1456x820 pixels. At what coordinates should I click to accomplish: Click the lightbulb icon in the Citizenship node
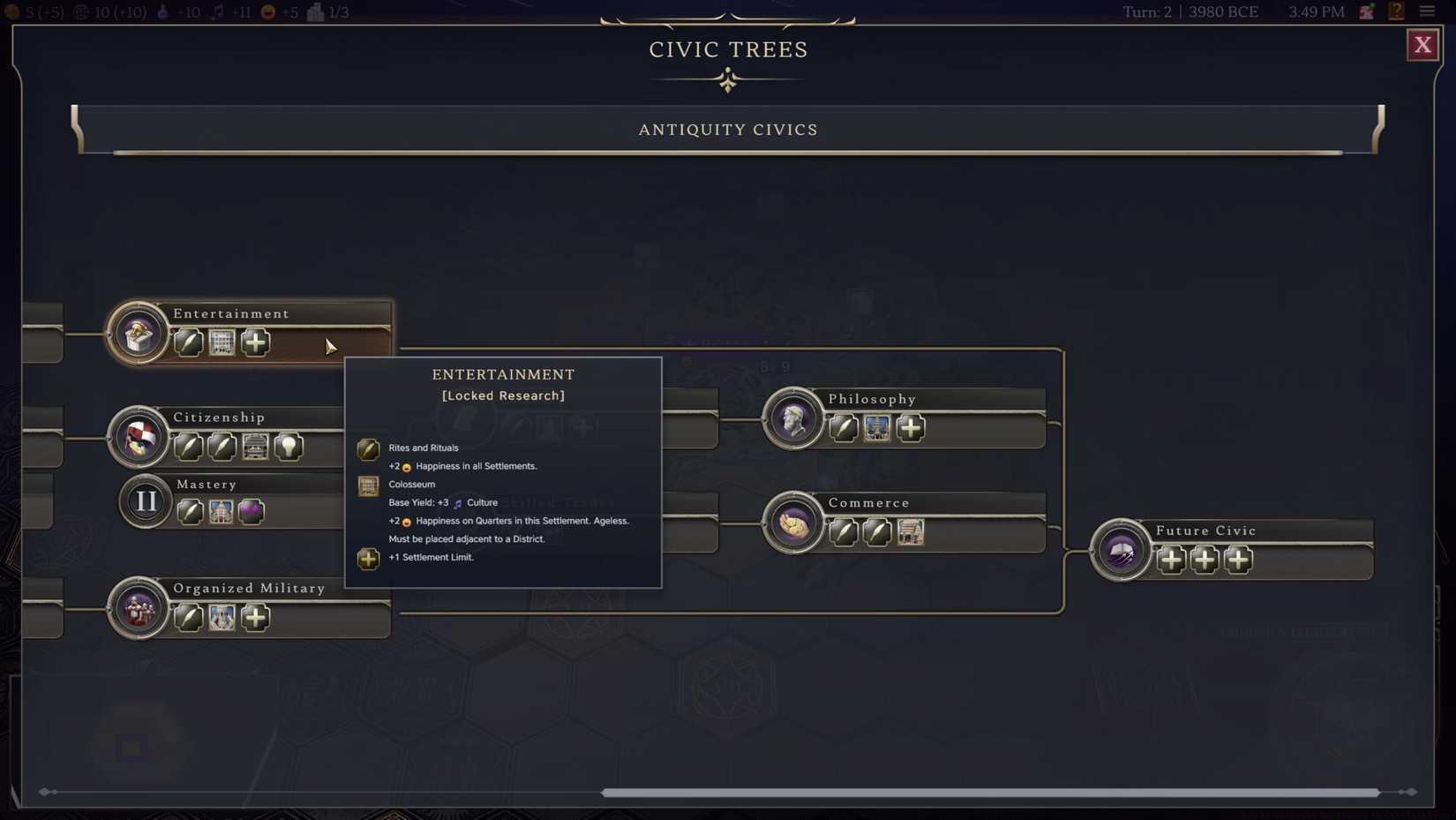[x=289, y=447]
